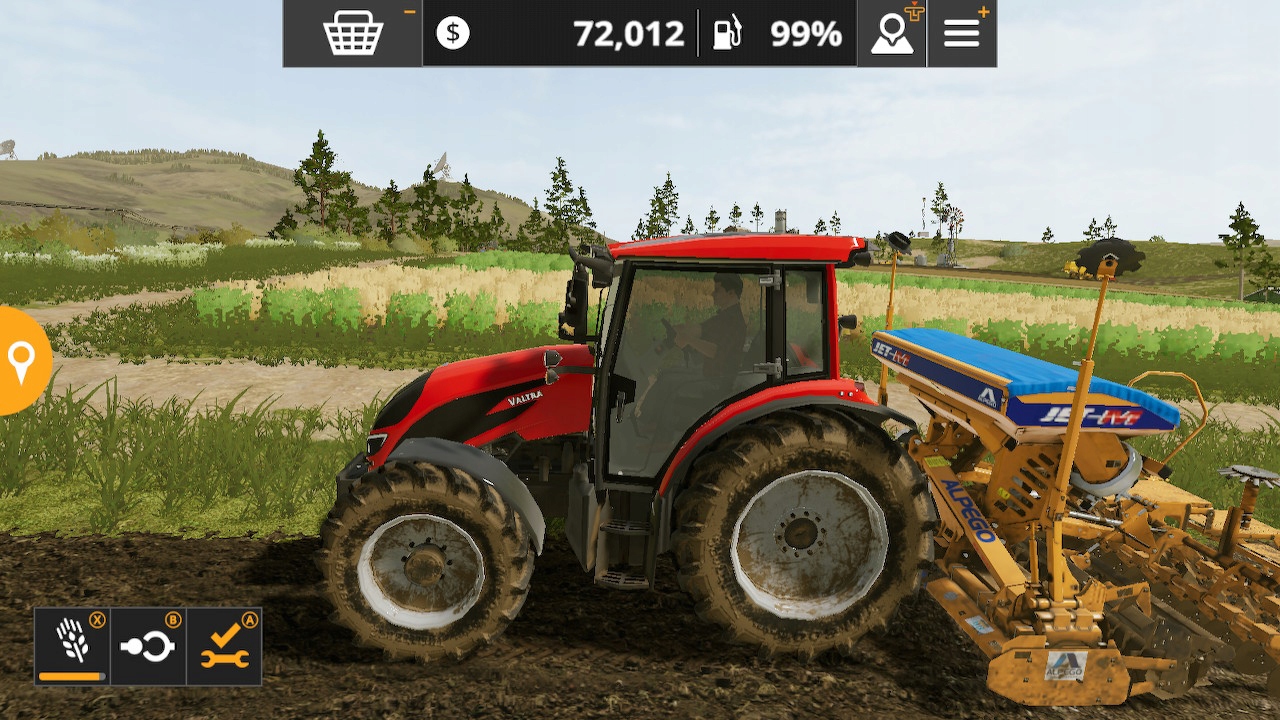The image size is (1280, 720).
Task: Open the shop basket menu
Action: pos(355,33)
